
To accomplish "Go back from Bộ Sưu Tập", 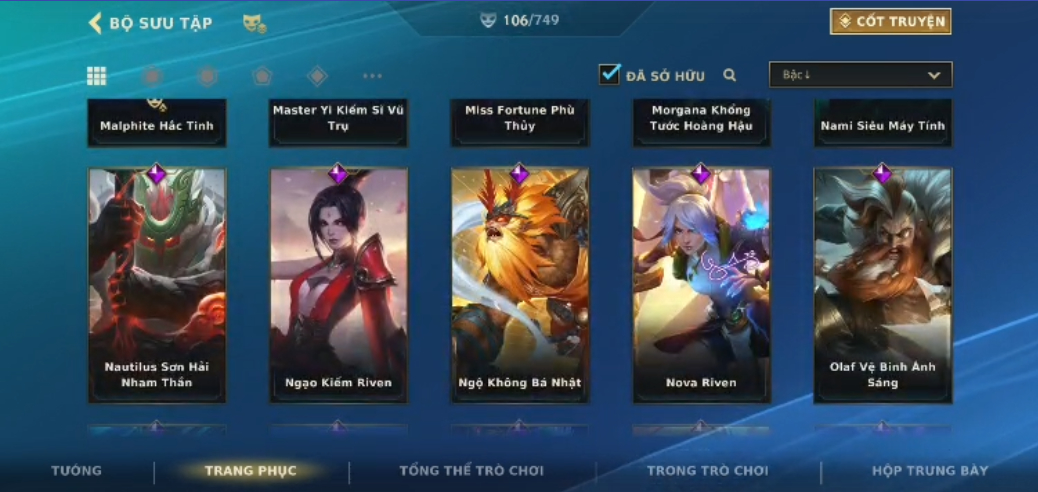I will pyautogui.click(x=96, y=23).
